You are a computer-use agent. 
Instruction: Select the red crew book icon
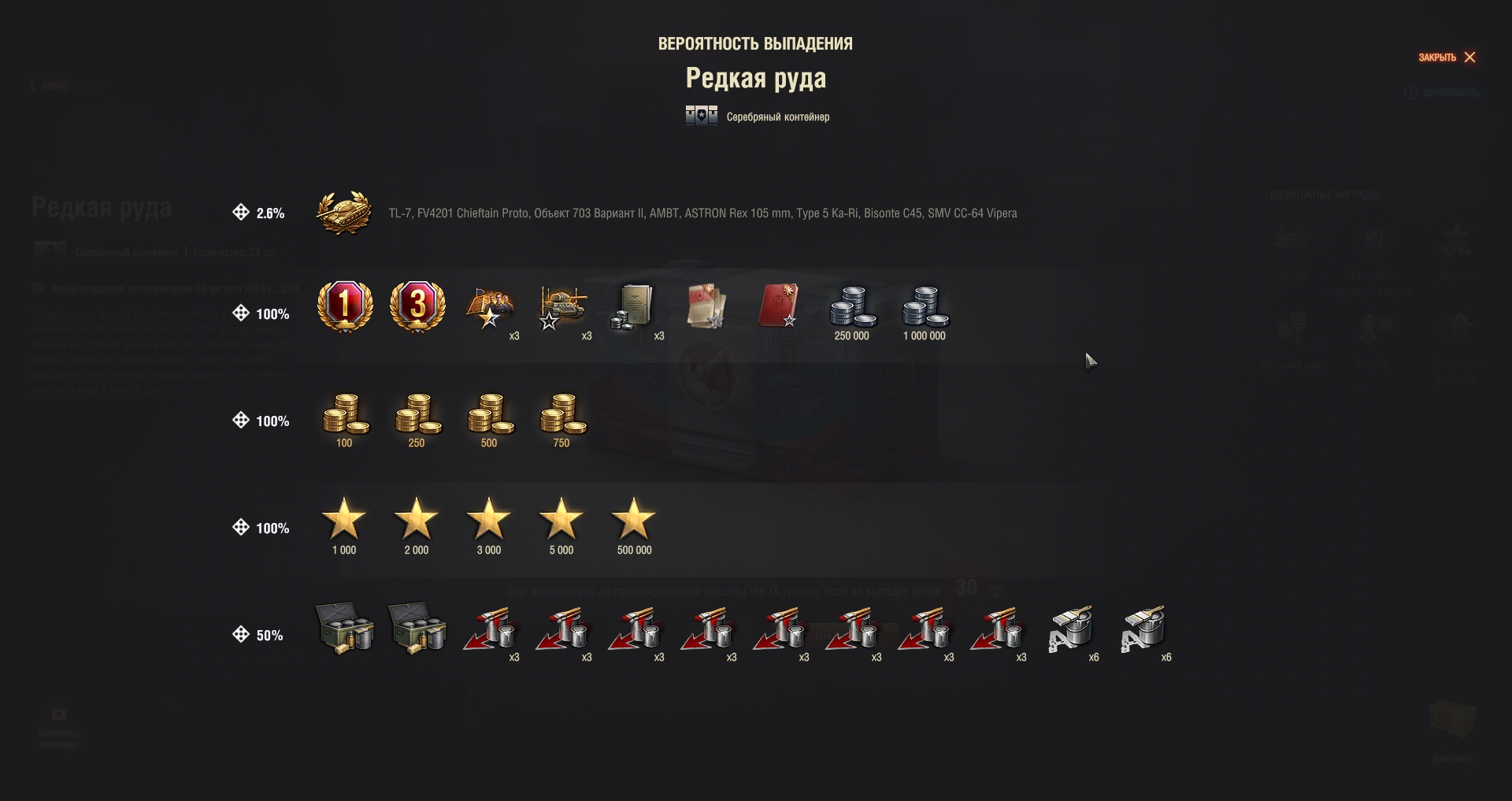779,306
